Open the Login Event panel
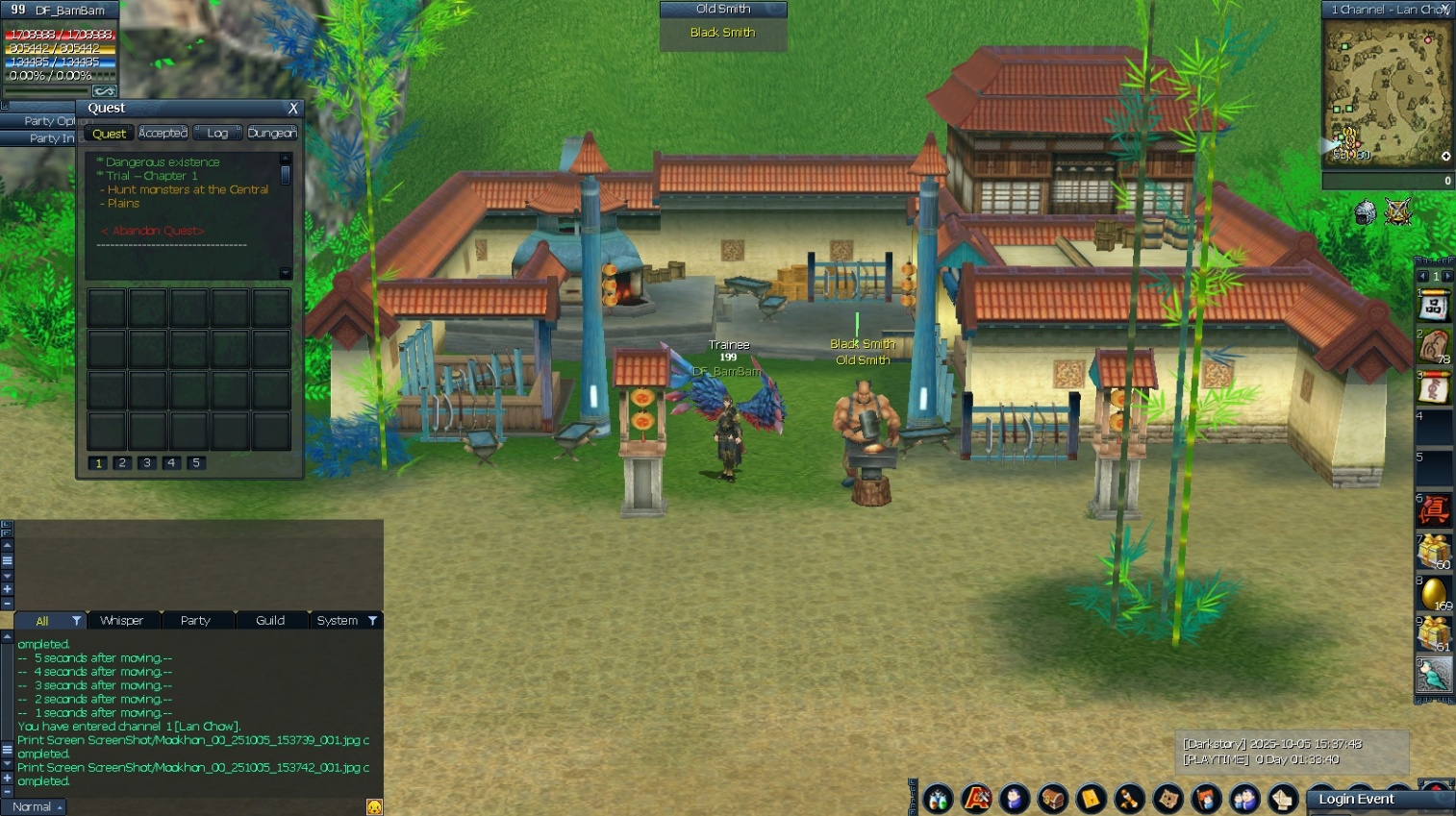 click(x=1356, y=799)
